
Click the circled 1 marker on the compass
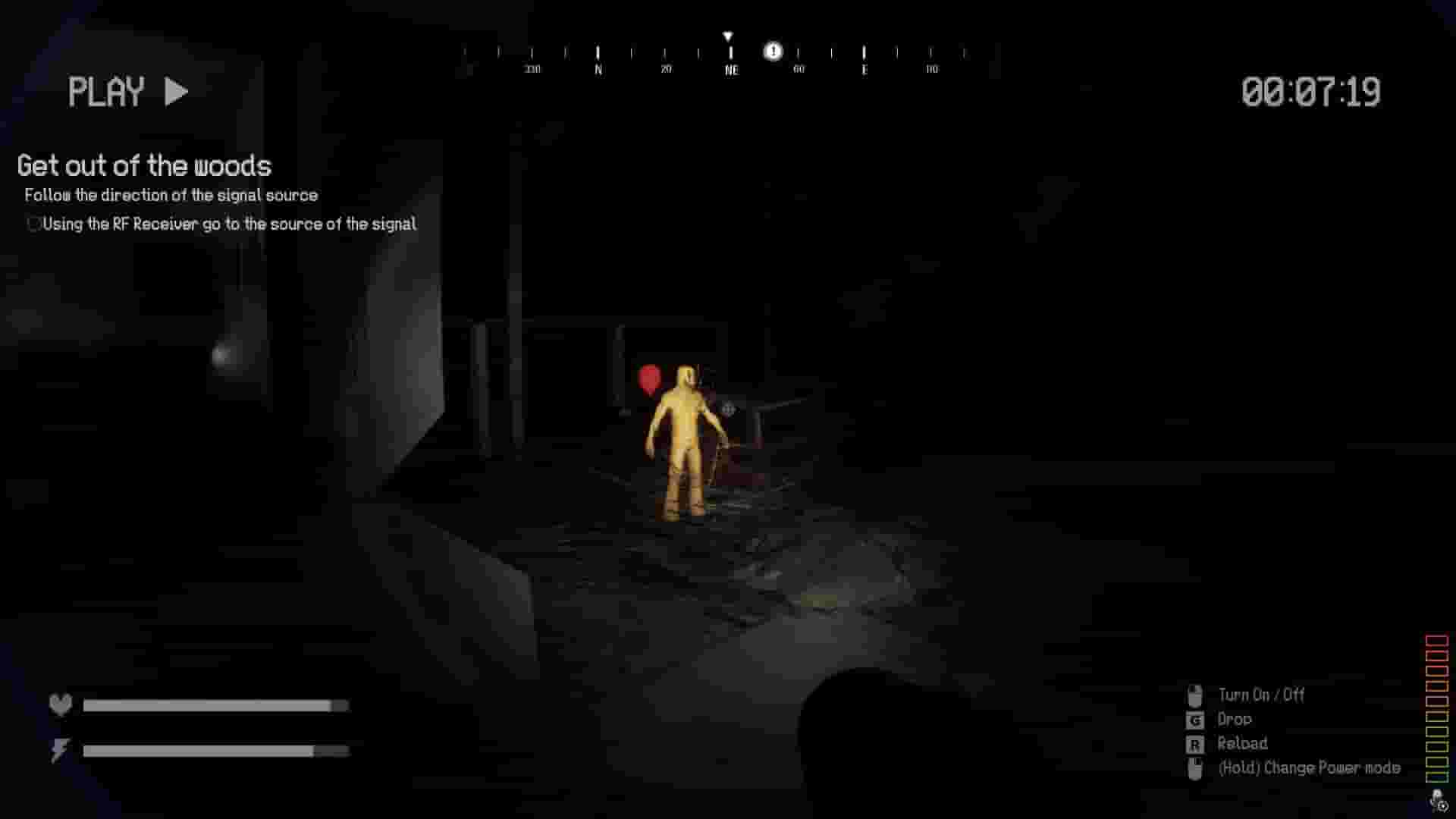click(x=773, y=51)
